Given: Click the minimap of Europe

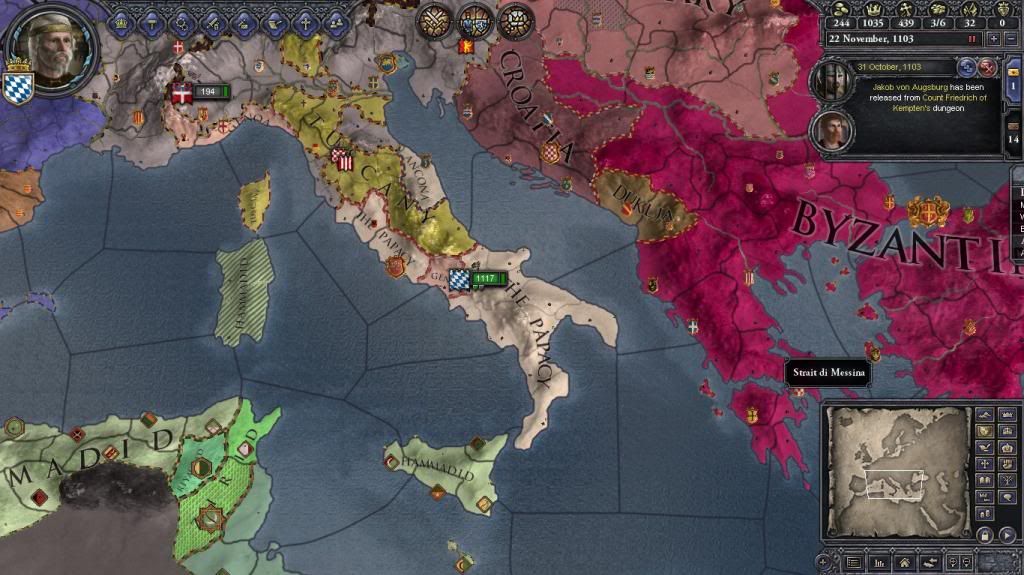Looking at the screenshot, I should (x=896, y=468).
